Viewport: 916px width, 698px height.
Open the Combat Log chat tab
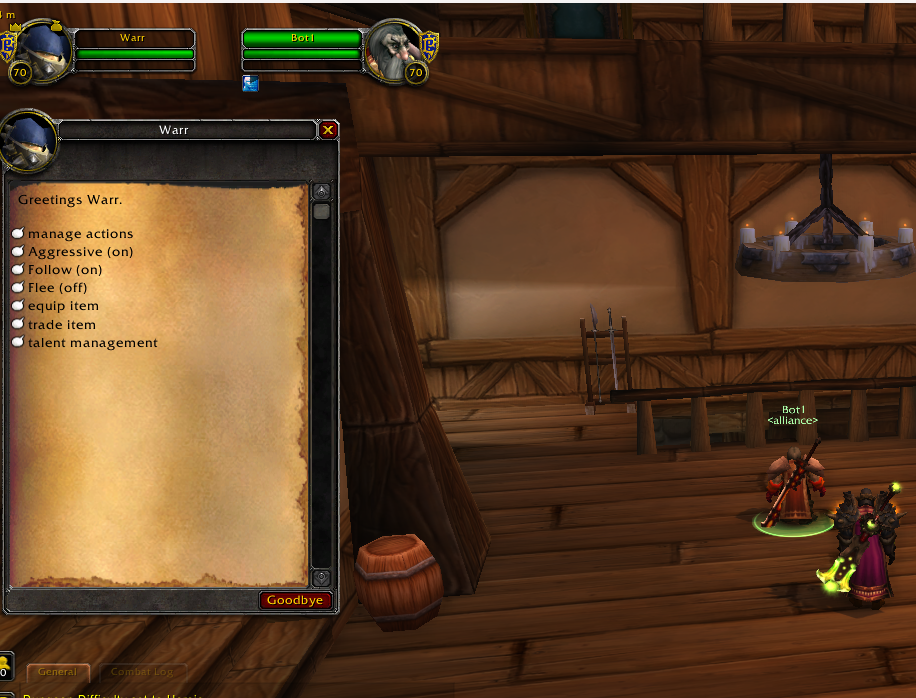(142, 673)
